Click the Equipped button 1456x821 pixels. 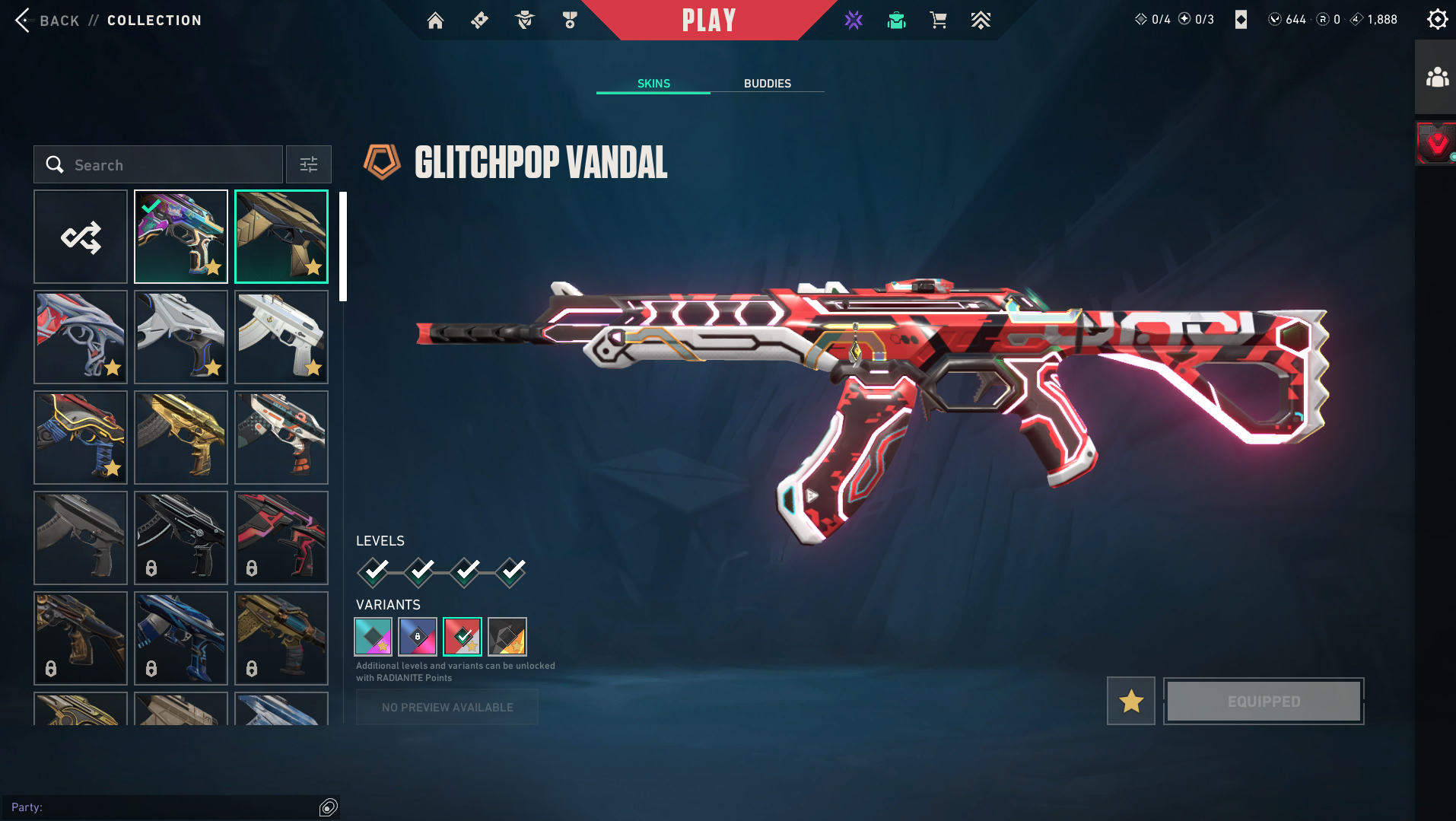pos(1264,701)
